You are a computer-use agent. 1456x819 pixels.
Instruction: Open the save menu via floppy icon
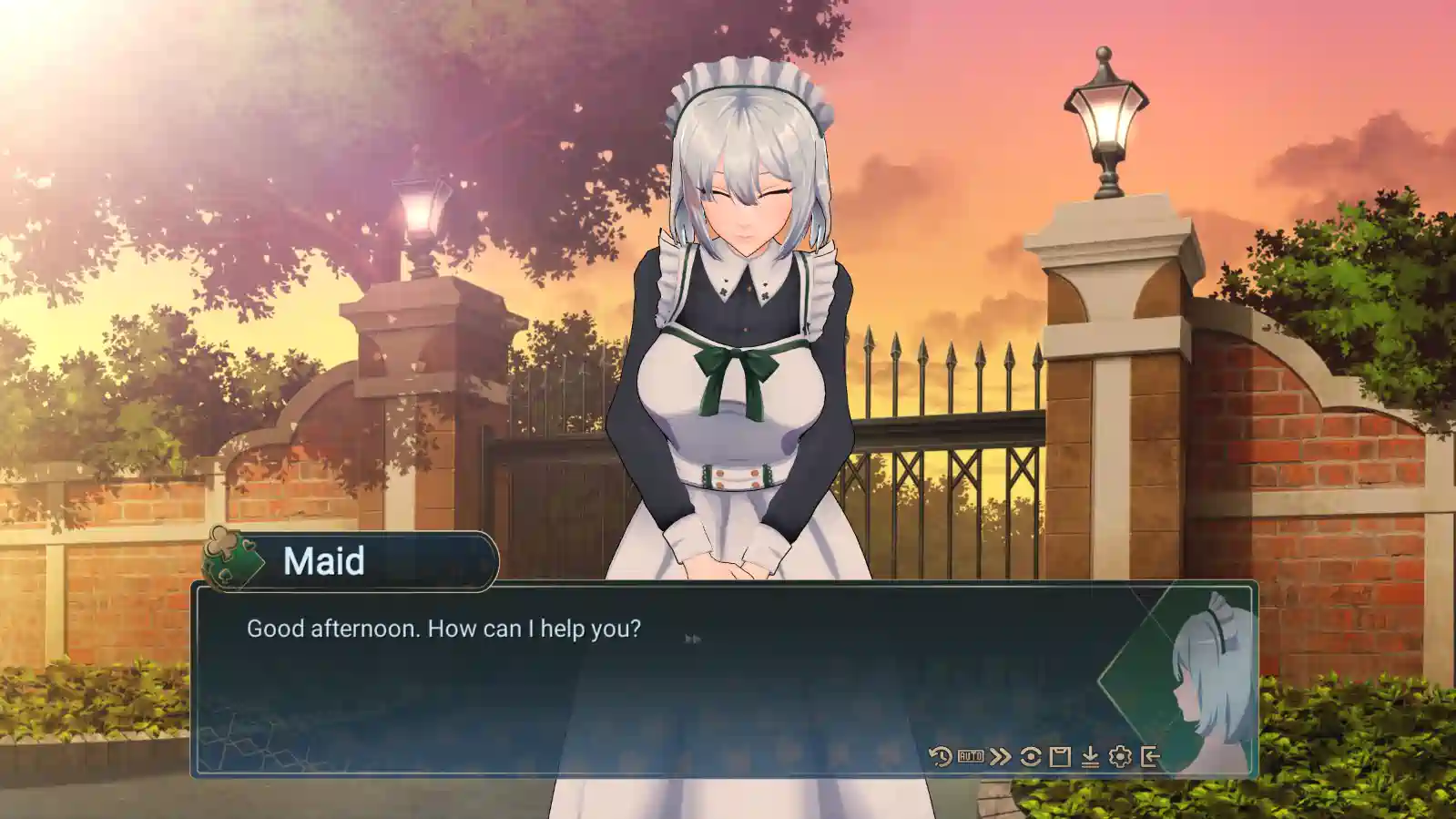click(1060, 756)
